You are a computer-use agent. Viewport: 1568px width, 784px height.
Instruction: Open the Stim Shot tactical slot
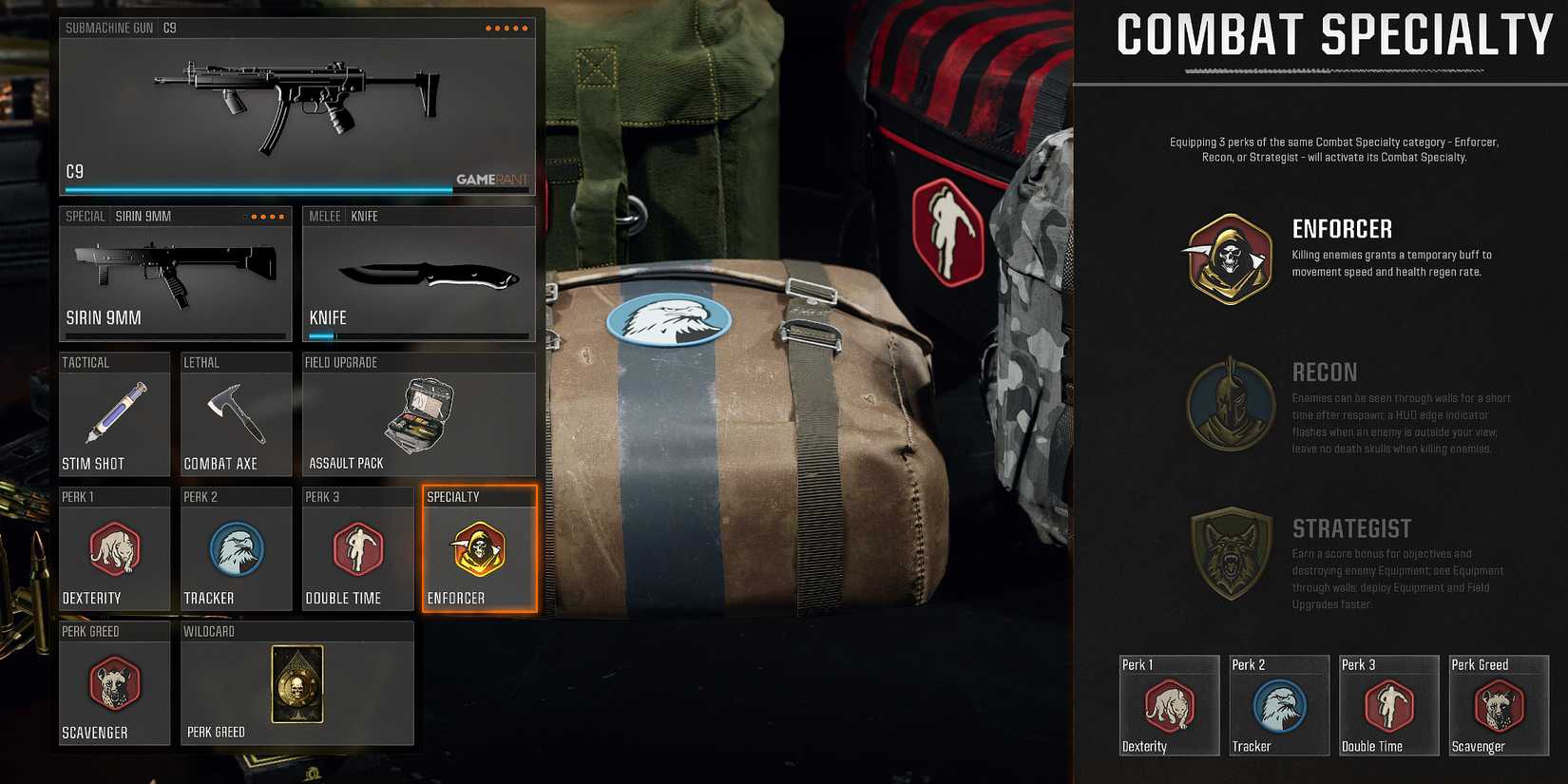pyautogui.click(x=114, y=413)
